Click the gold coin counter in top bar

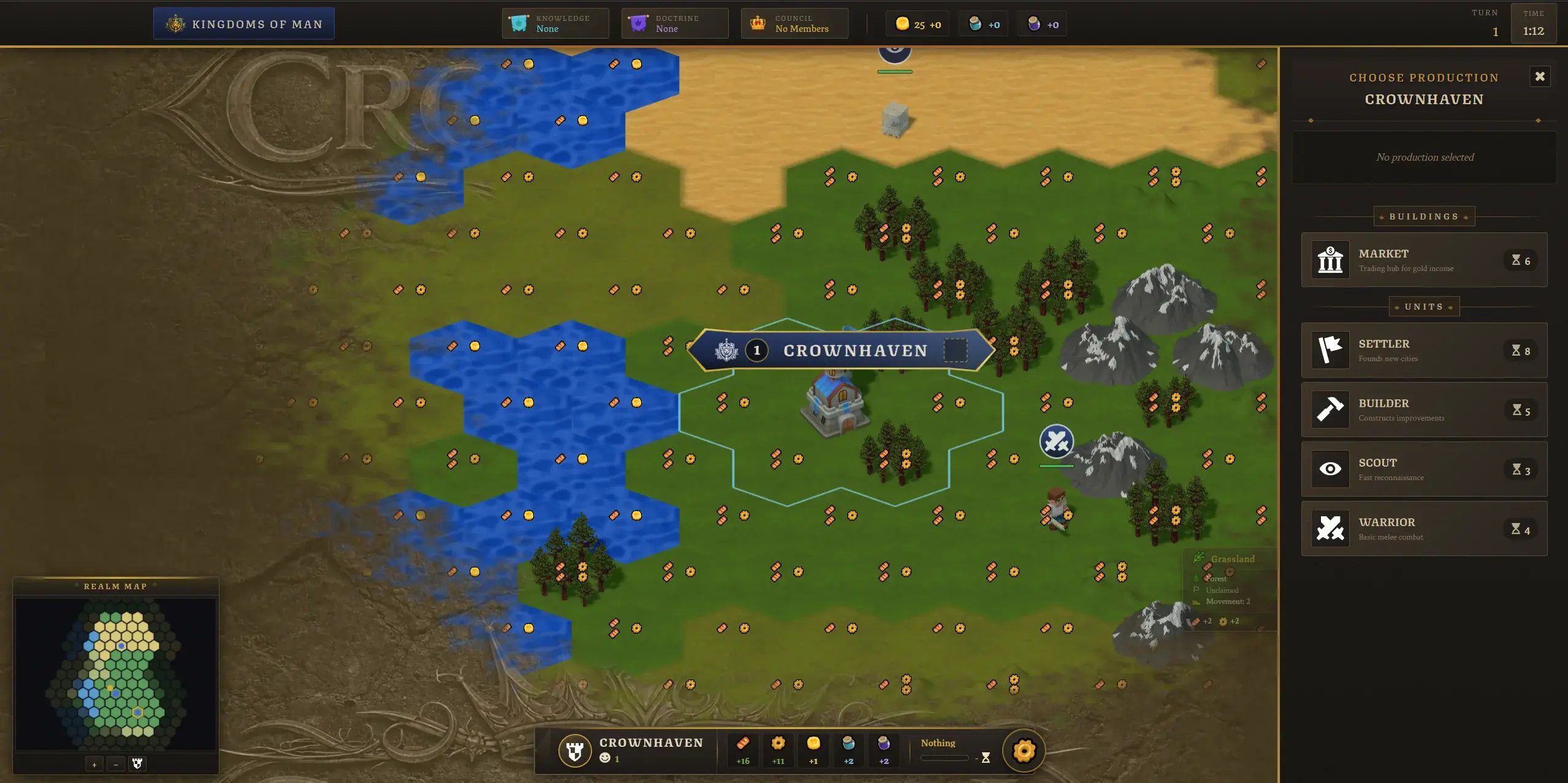(x=916, y=24)
